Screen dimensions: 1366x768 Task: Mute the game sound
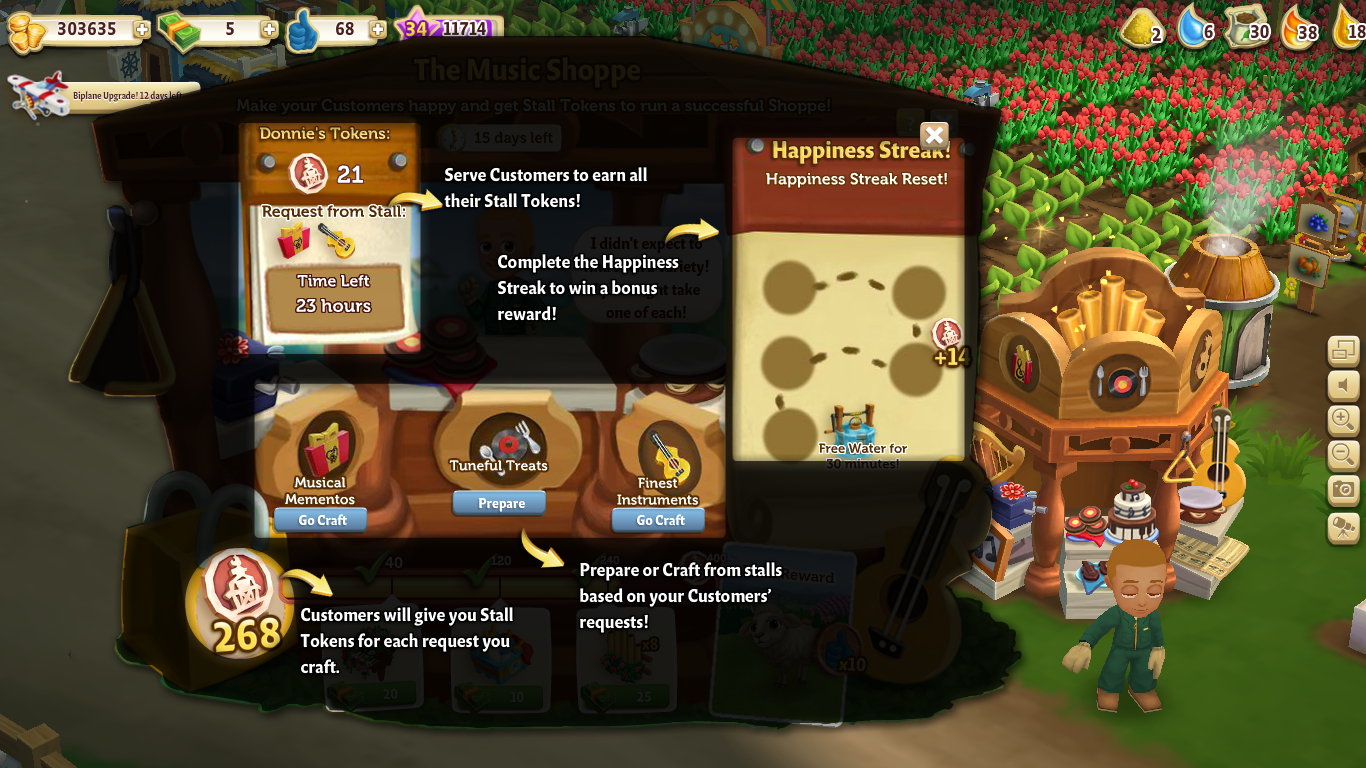coord(1344,384)
